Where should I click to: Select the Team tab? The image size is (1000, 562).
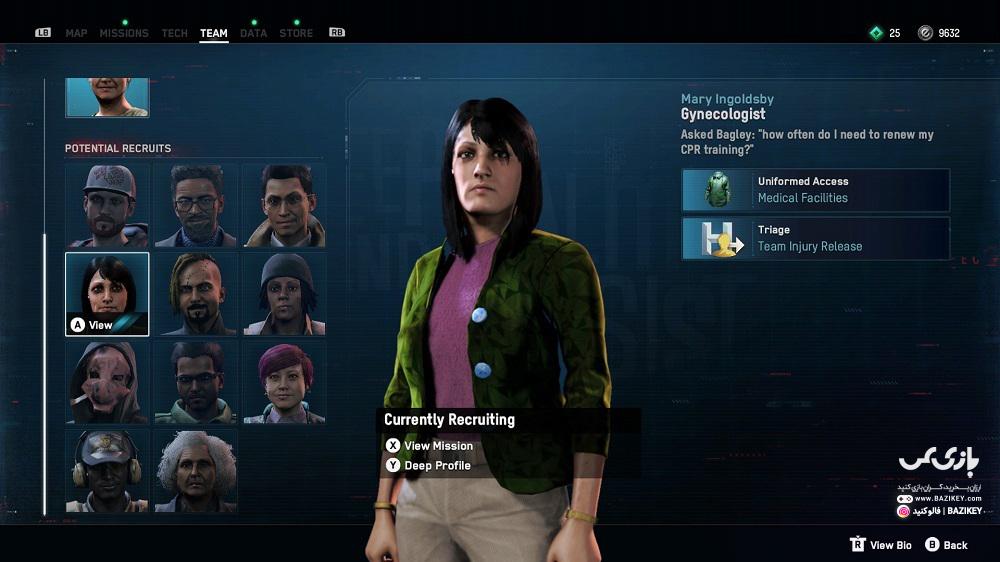tap(214, 33)
